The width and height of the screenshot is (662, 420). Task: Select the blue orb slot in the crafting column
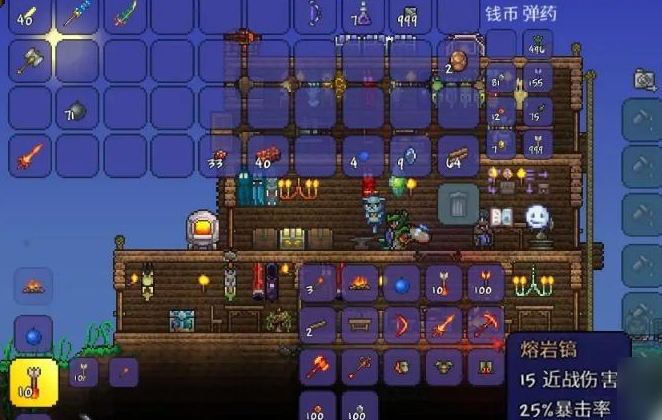click(32, 333)
